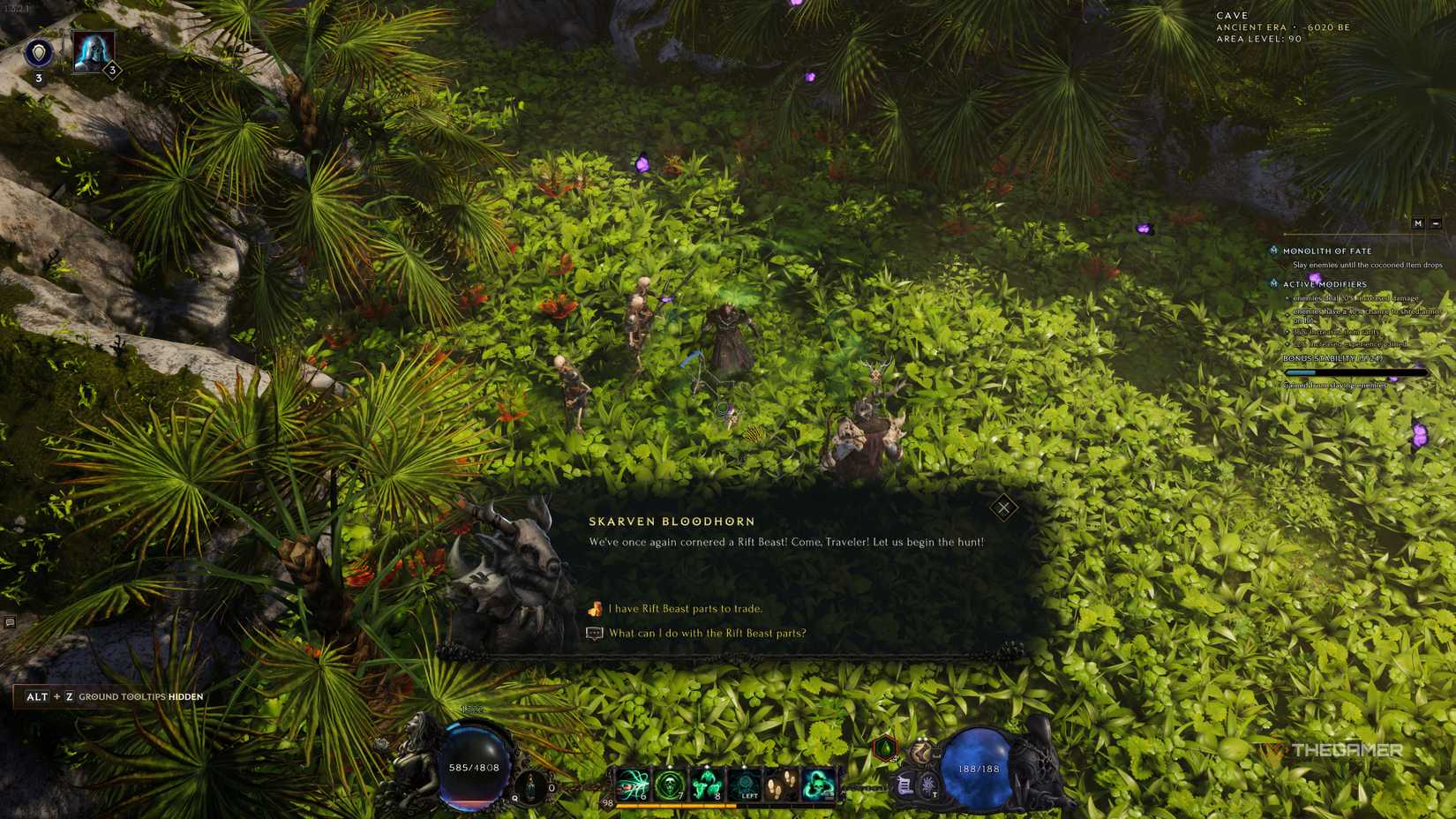1456x819 pixels.
Task: Select the skill bound to key 6
Action: pyautogui.click(x=632, y=784)
